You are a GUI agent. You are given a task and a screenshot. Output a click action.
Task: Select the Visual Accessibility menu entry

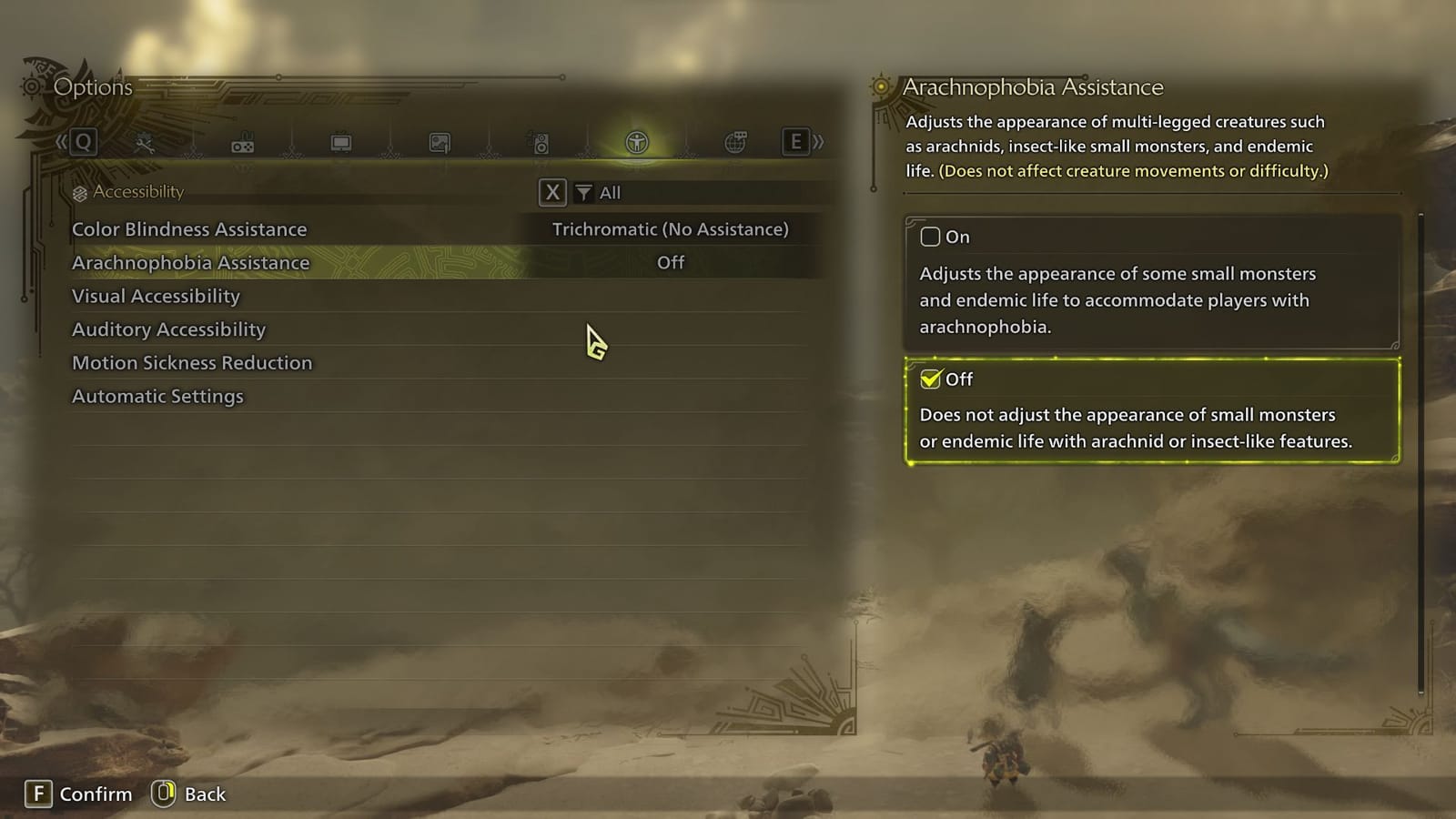click(157, 296)
